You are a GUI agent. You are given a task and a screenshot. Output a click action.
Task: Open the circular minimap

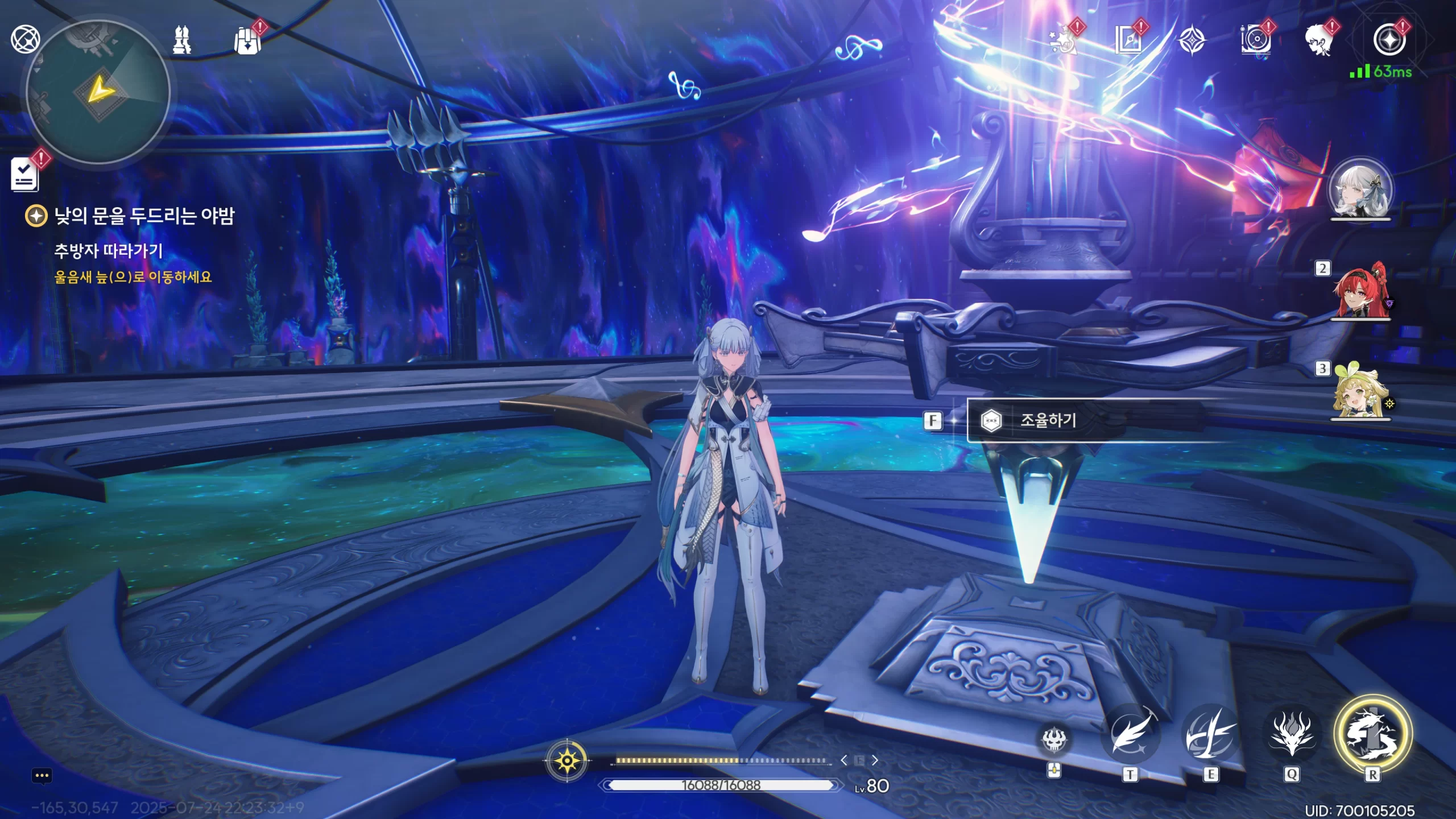[98, 92]
